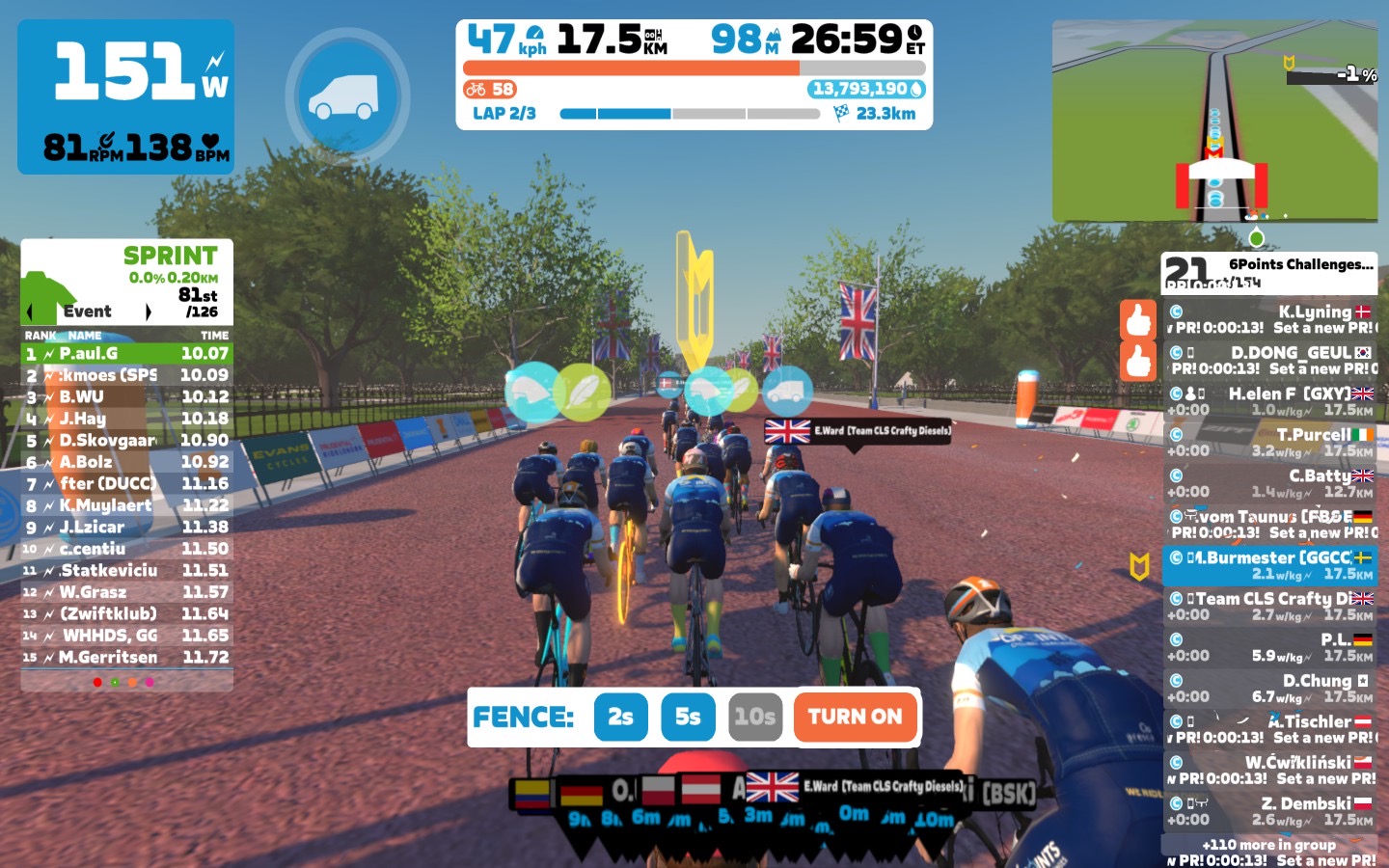Screen dimensions: 1389x868
Task: Give a Ride On thumbs up to K.Lyning
Action: tap(1138, 320)
